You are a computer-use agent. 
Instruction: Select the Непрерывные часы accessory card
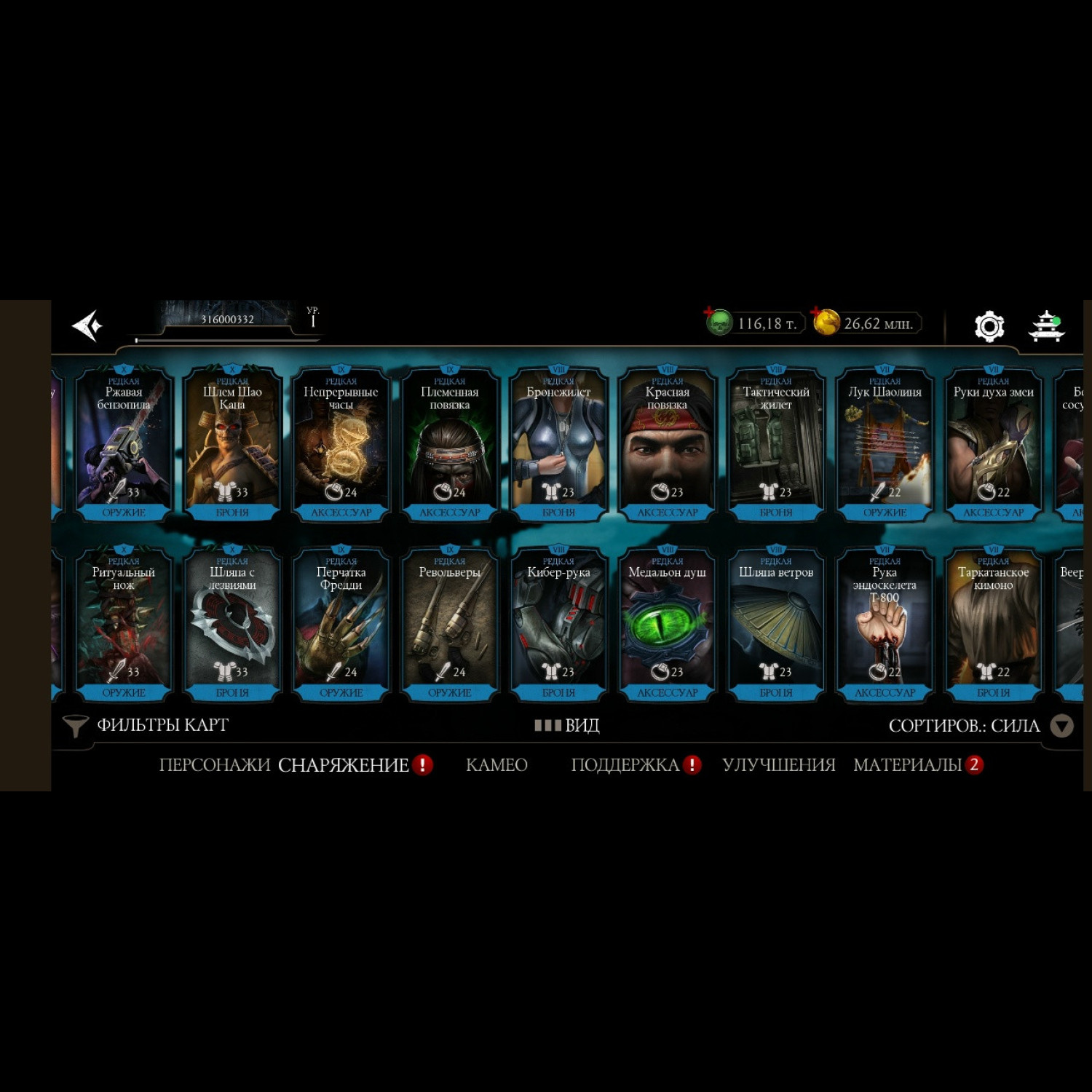pyautogui.click(x=341, y=444)
